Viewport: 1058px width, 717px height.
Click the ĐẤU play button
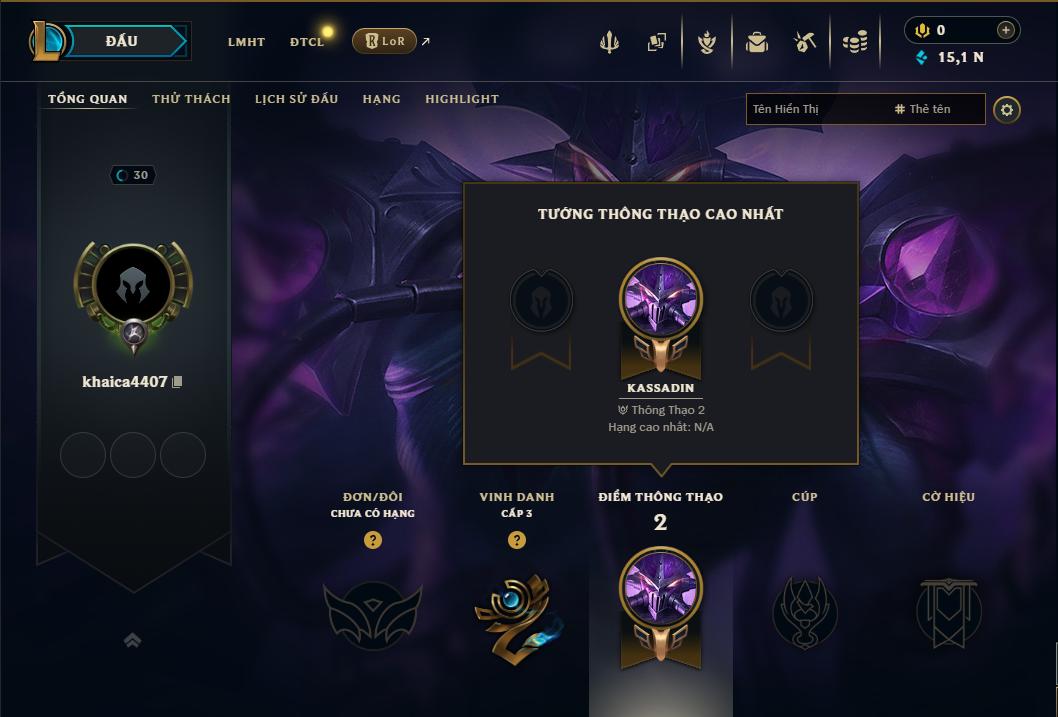pos(120,41)
